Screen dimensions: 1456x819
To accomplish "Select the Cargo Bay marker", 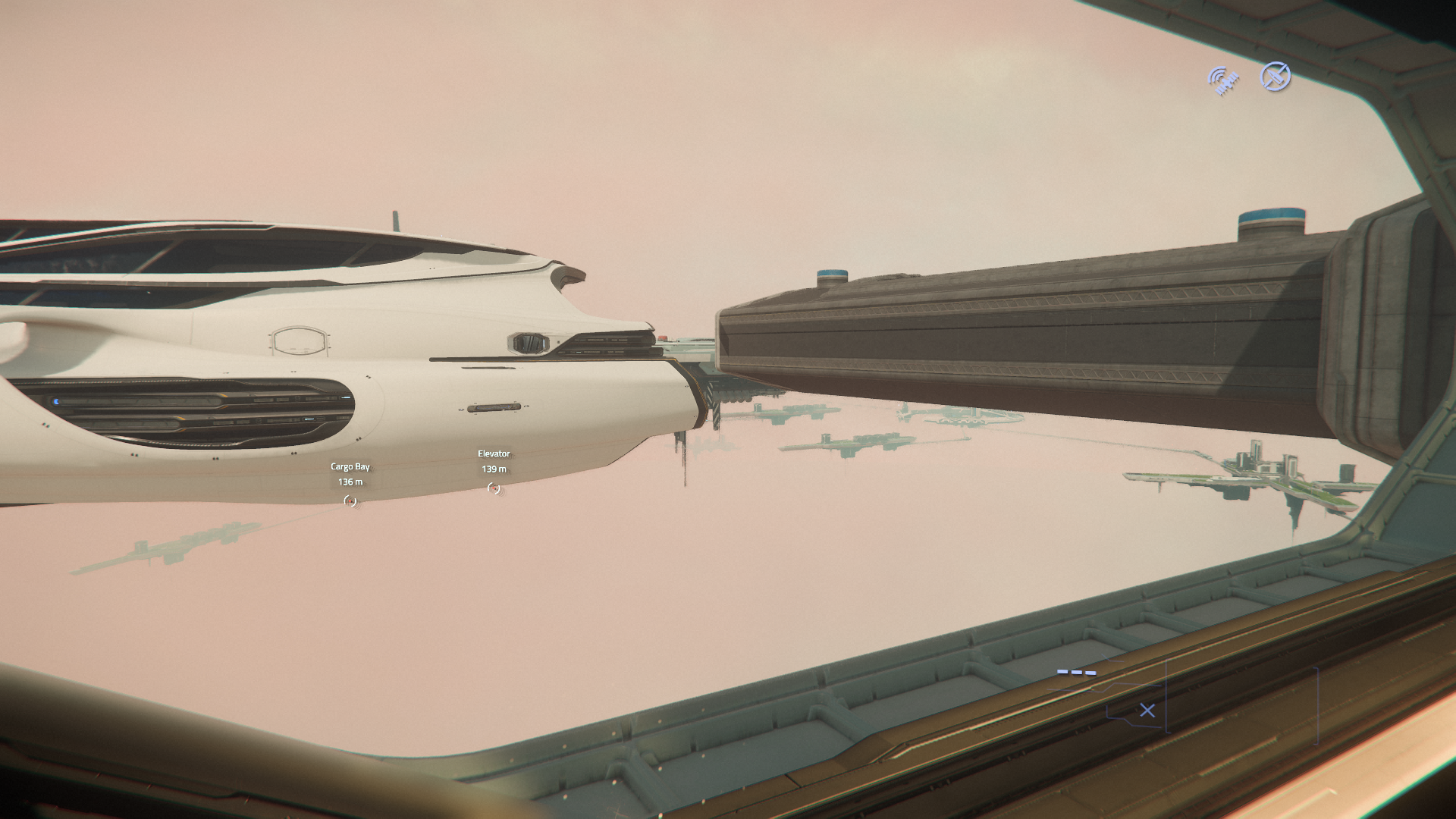I will tap(350, 500).
